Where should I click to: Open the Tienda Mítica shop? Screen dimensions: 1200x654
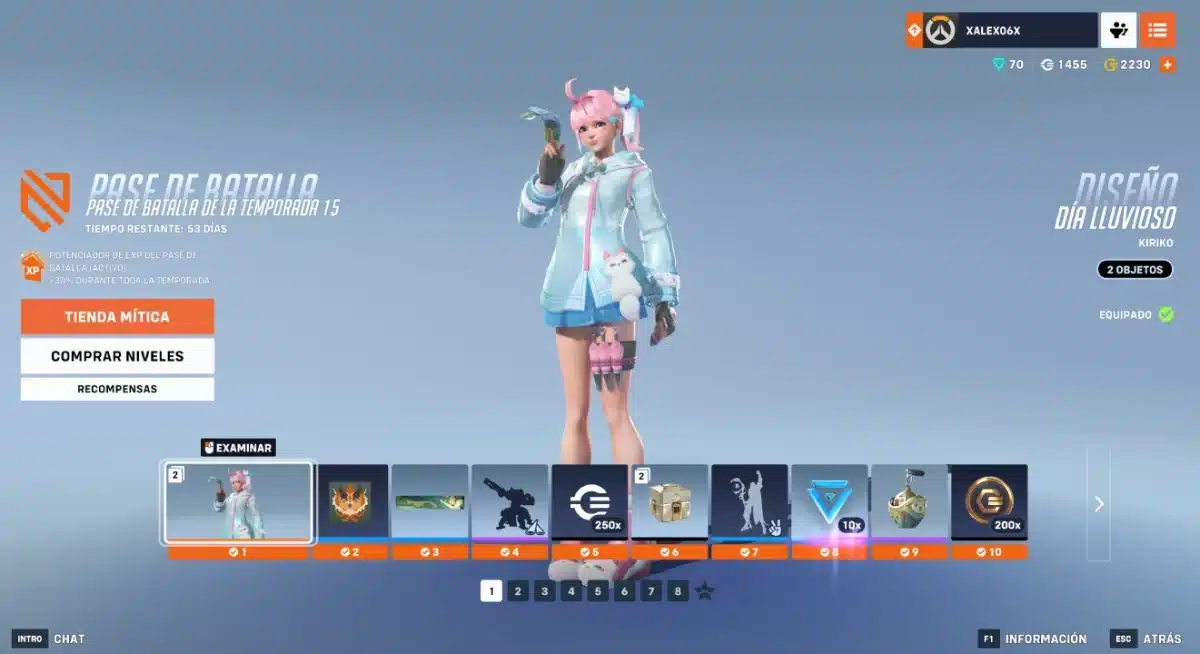[x=117, y=317]
